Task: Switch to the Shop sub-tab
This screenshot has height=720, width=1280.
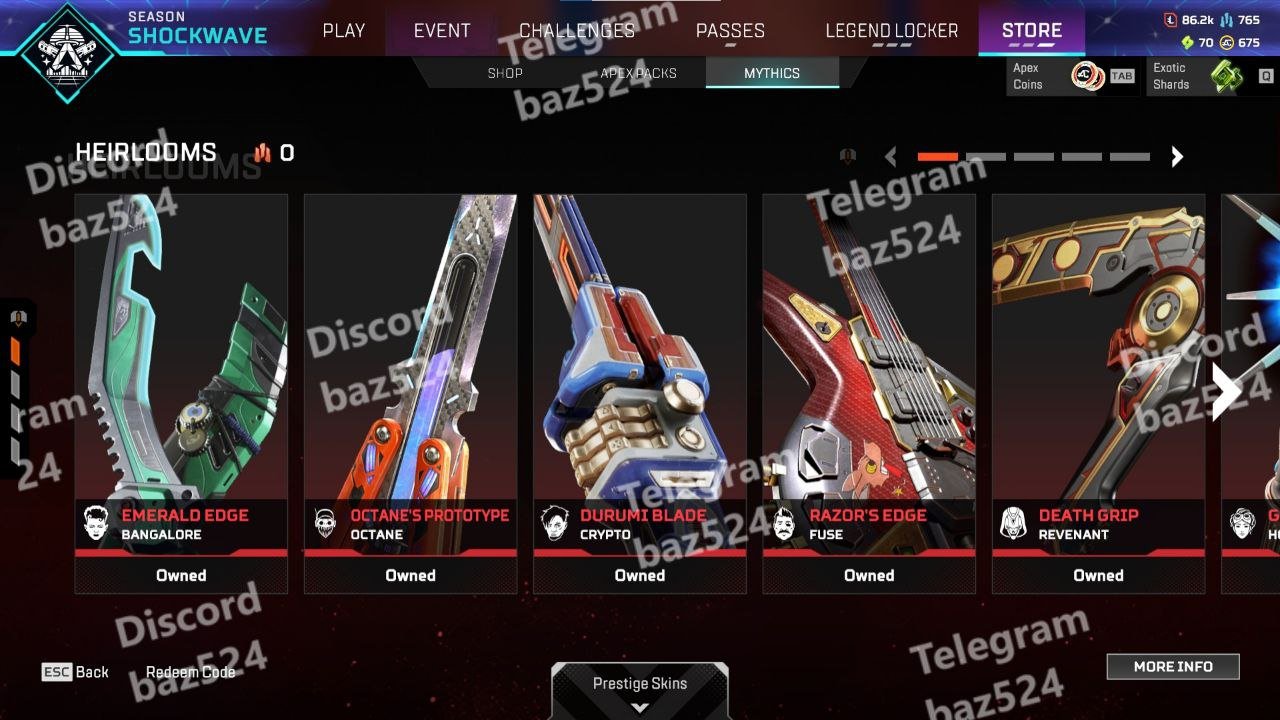Action: (505, 73)
